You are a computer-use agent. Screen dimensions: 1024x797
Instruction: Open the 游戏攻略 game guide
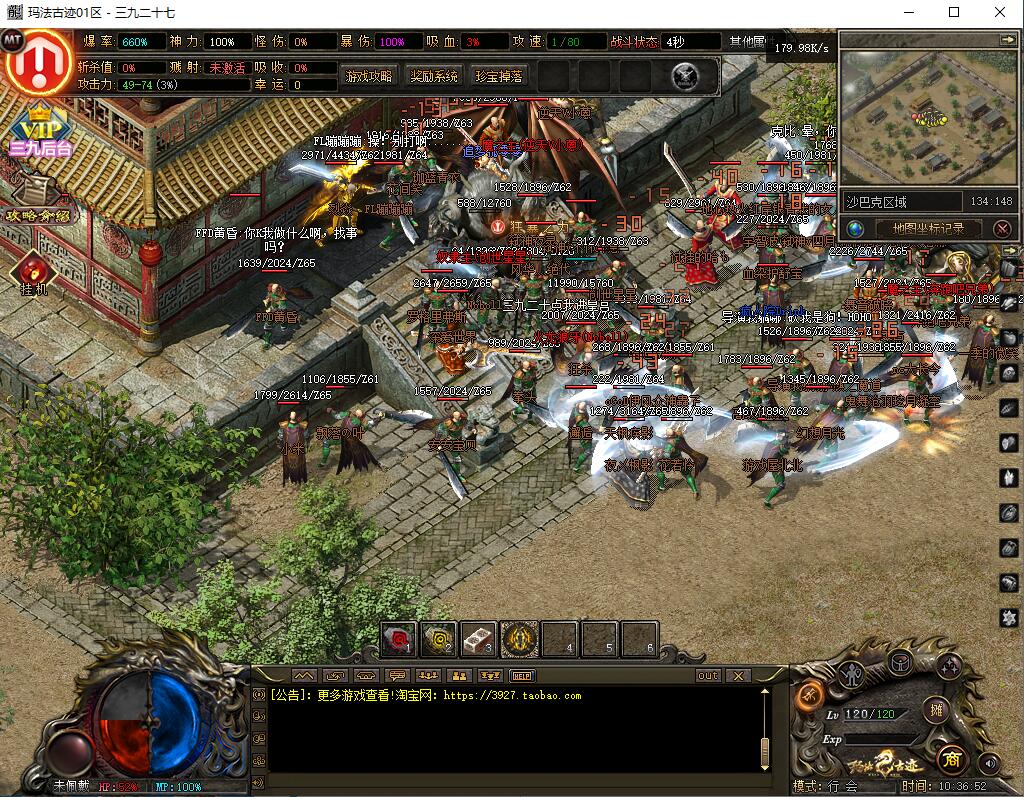368,76
